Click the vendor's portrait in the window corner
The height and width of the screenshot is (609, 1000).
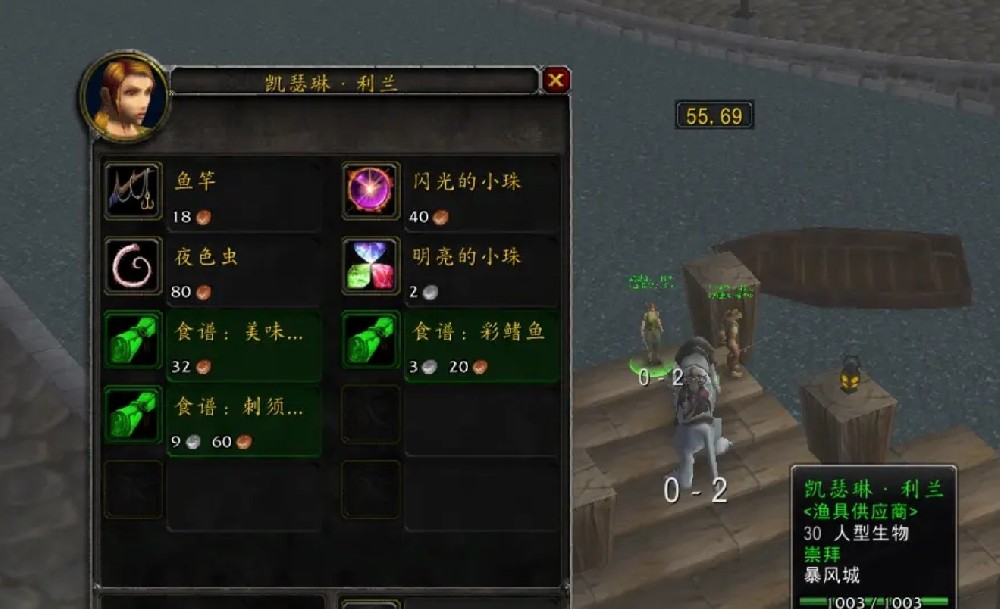coord(123,95)
